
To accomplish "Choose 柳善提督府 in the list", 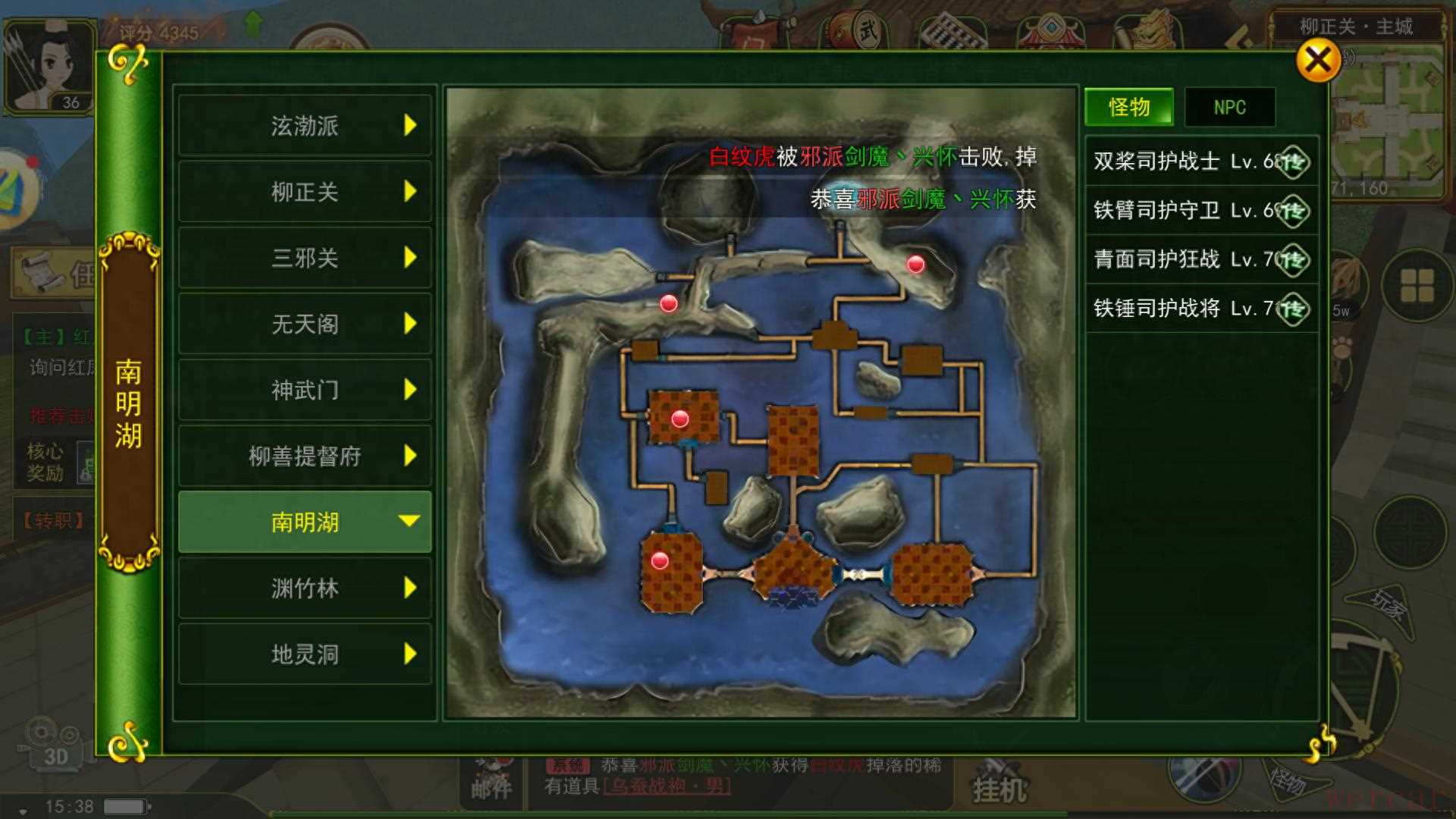I will (305, 456).
